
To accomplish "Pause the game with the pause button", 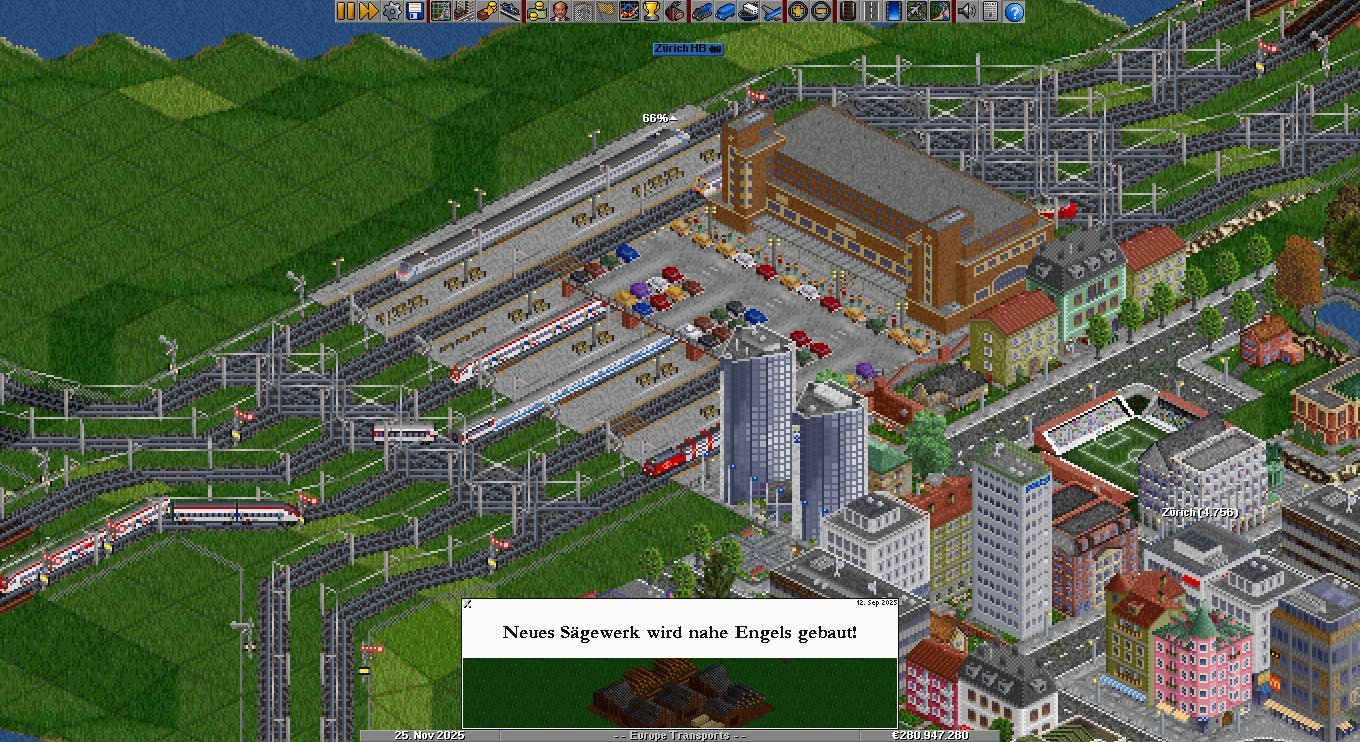I will [345, 11].
